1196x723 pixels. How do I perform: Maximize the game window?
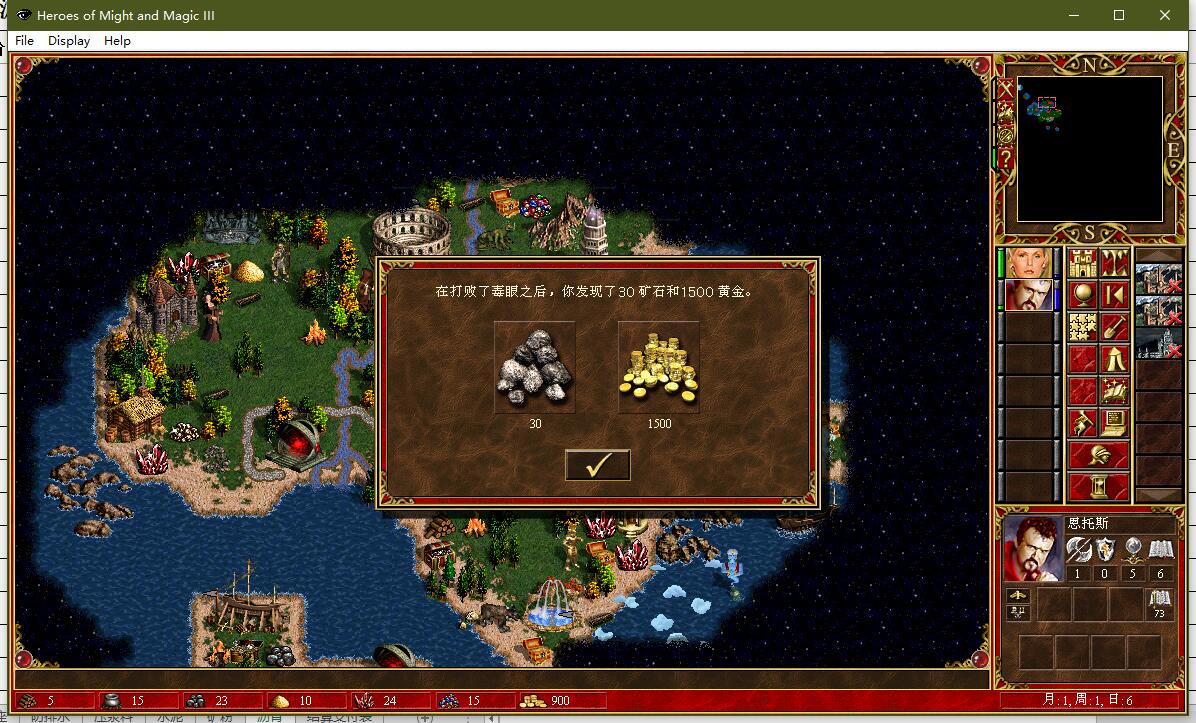click(x=1119, y=15)
